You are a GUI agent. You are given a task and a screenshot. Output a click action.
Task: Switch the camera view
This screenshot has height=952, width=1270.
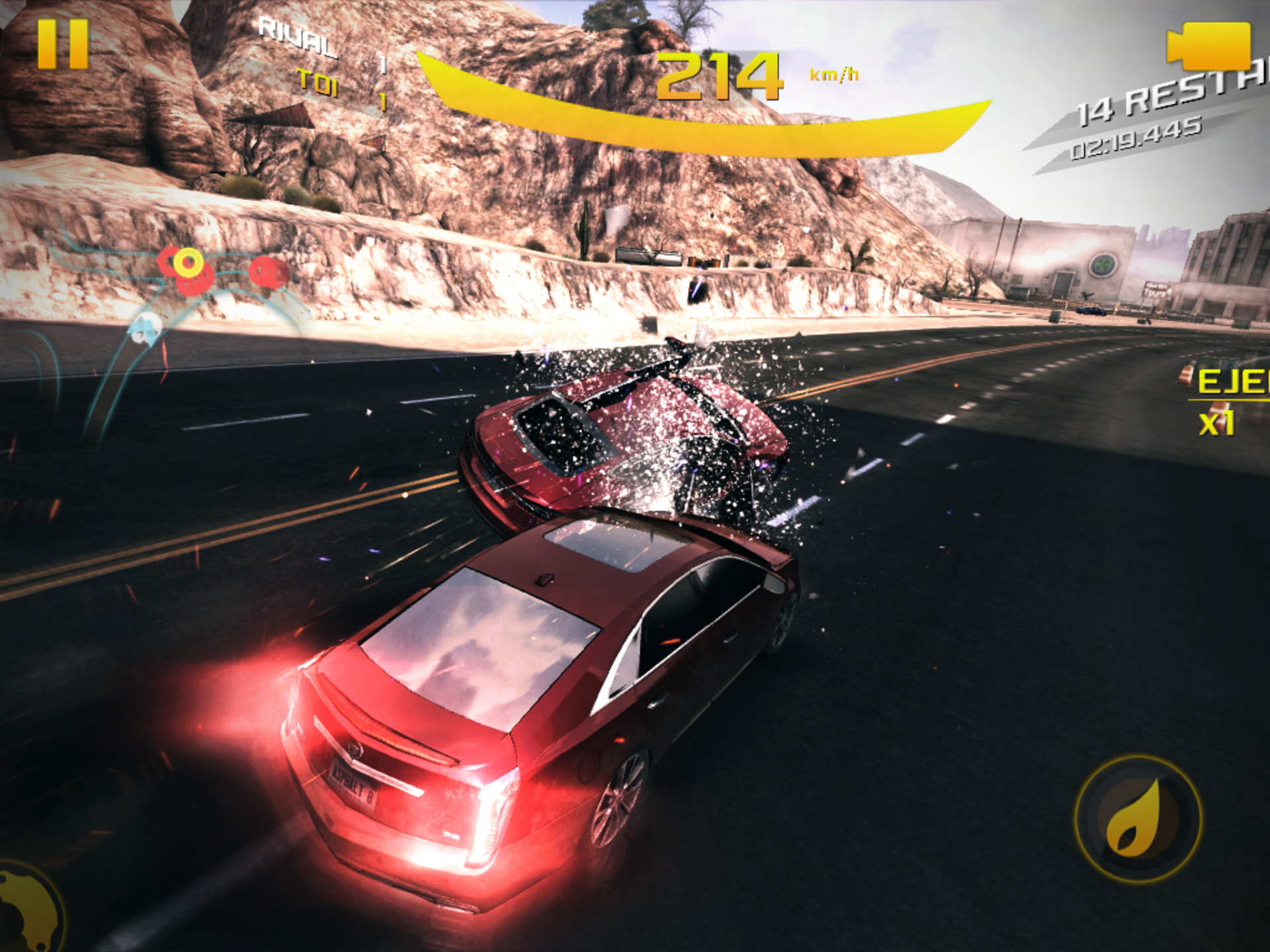[x=1209, y=46]
